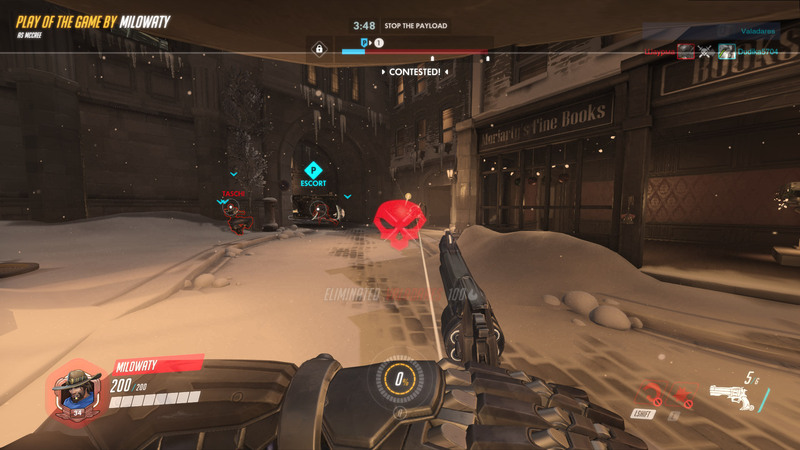
Task: Click the Stop the Payload objective text
Action: 416,25
